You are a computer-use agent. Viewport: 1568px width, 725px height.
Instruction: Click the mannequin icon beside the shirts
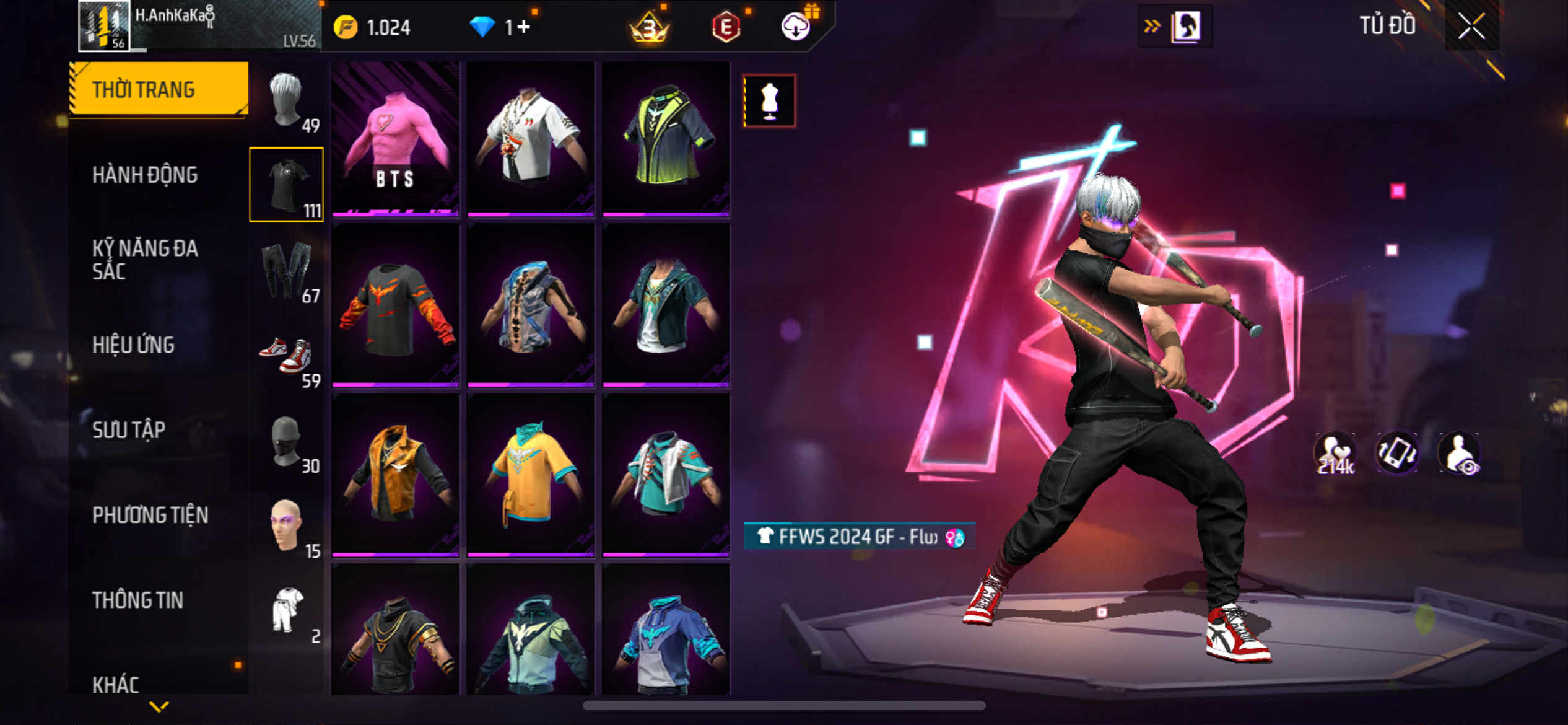click(x=769, y=101)
